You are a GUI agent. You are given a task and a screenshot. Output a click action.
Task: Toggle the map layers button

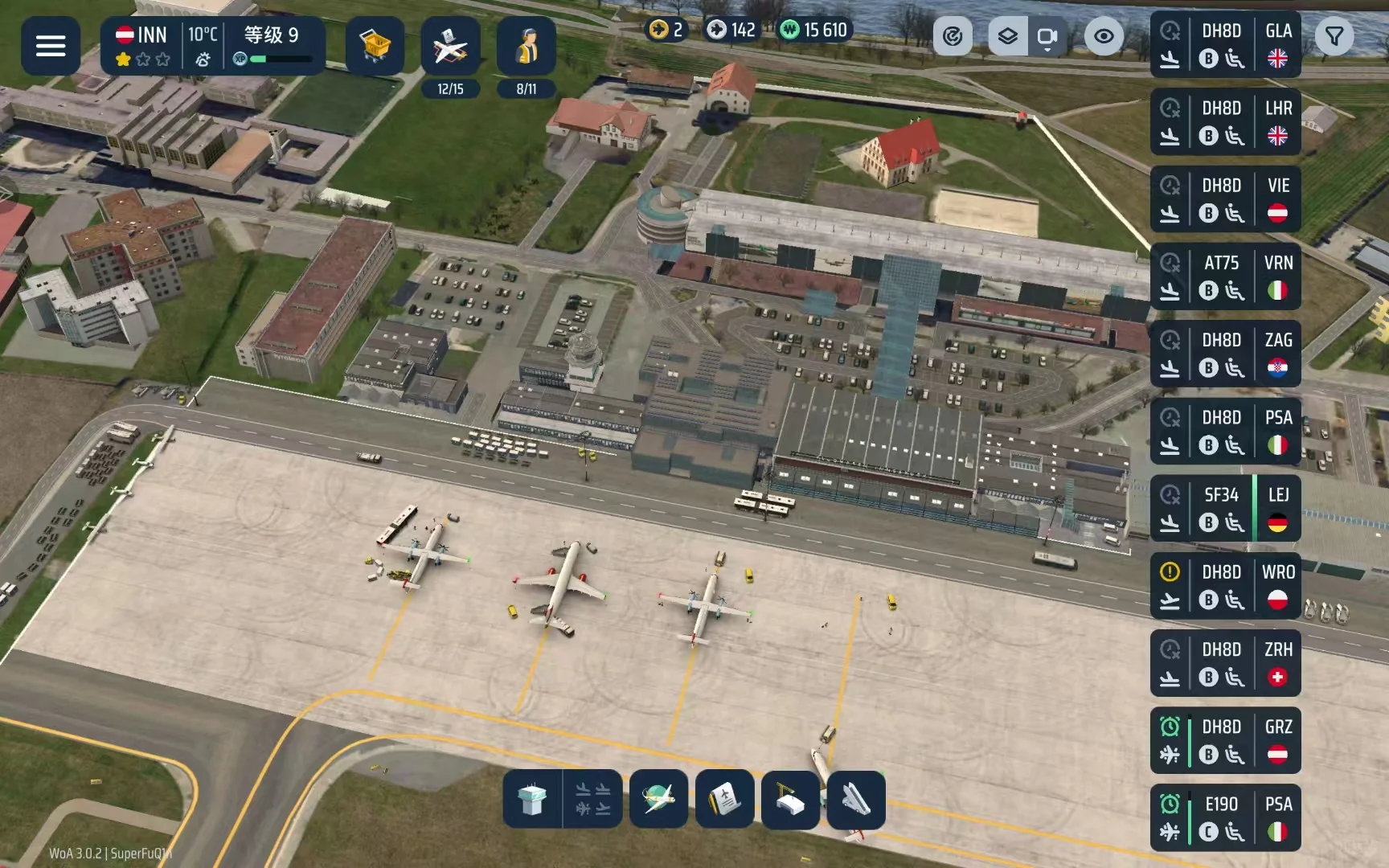pyautogui.click(x=1007, y=36)
